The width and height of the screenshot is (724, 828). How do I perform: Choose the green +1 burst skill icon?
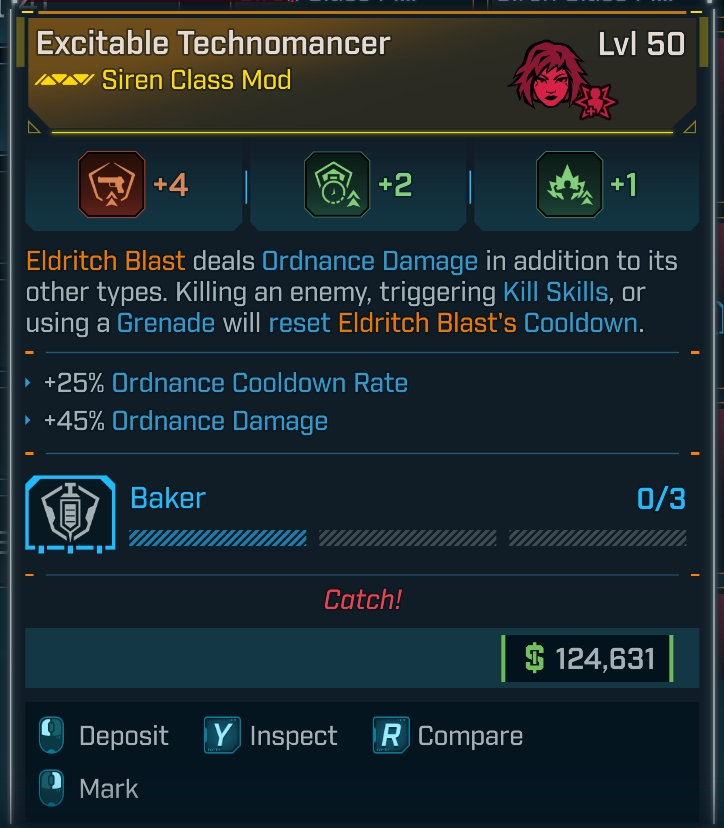(569, 185)
